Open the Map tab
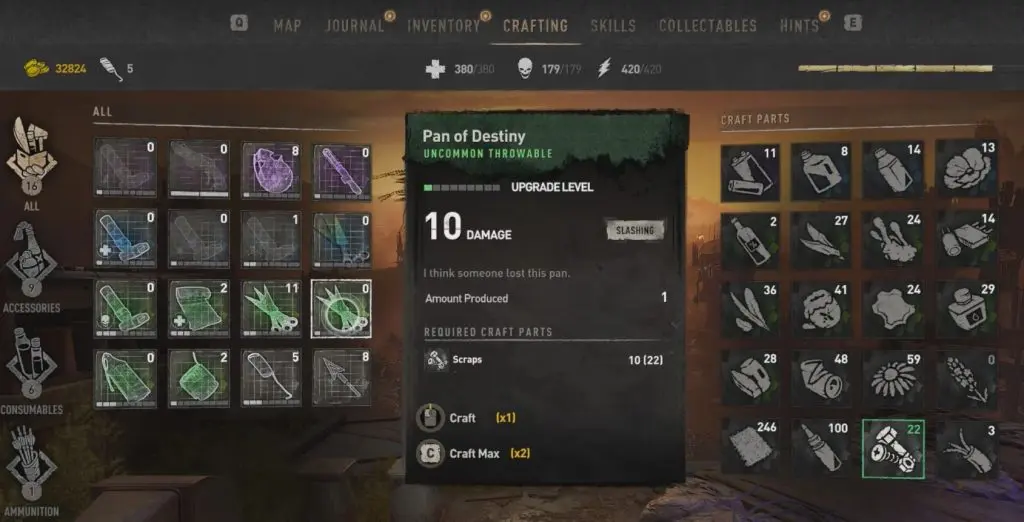 pos(287,26)
